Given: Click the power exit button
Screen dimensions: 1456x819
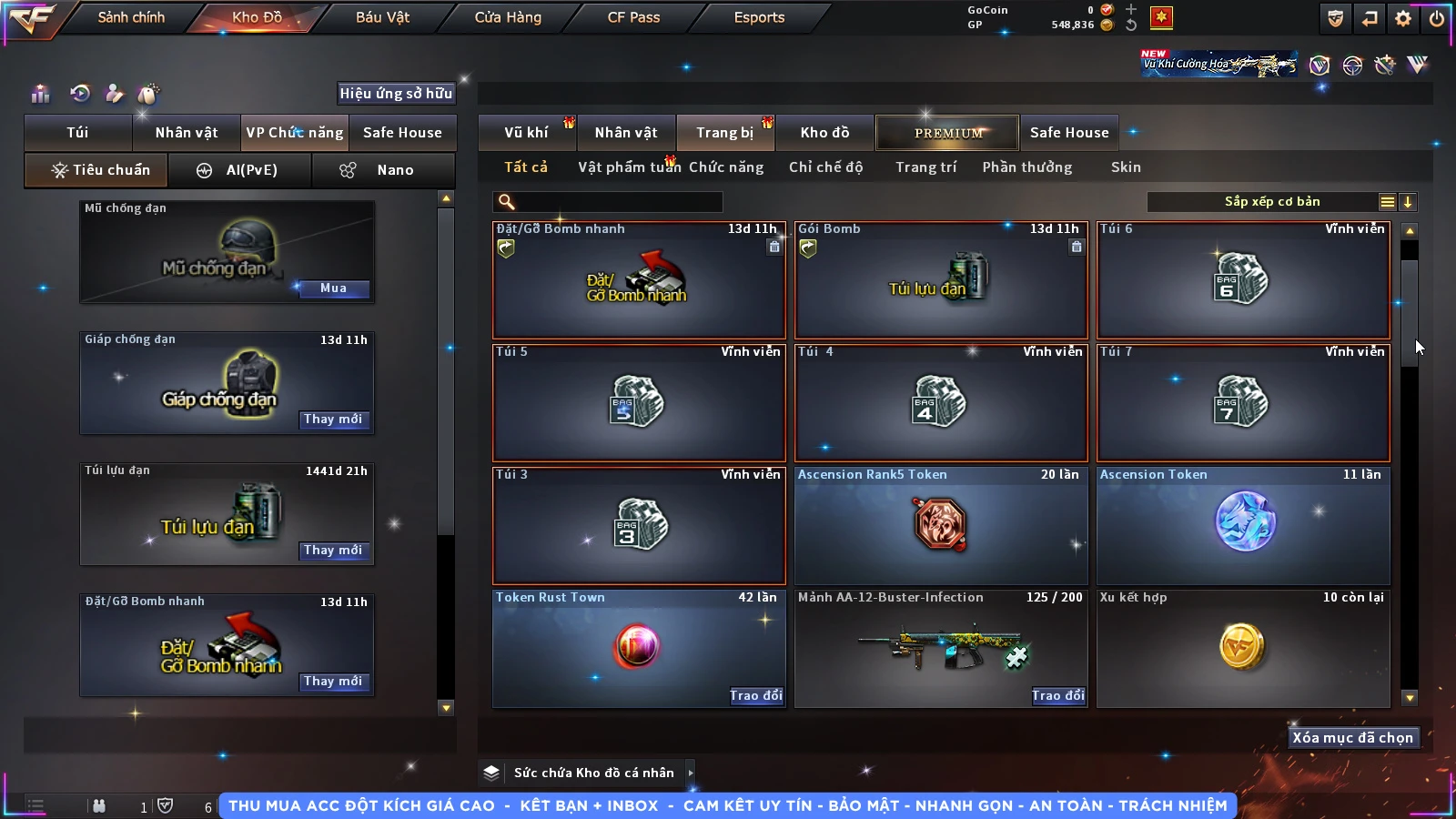Looking at the screenshot, I should tap(1437, 18).
